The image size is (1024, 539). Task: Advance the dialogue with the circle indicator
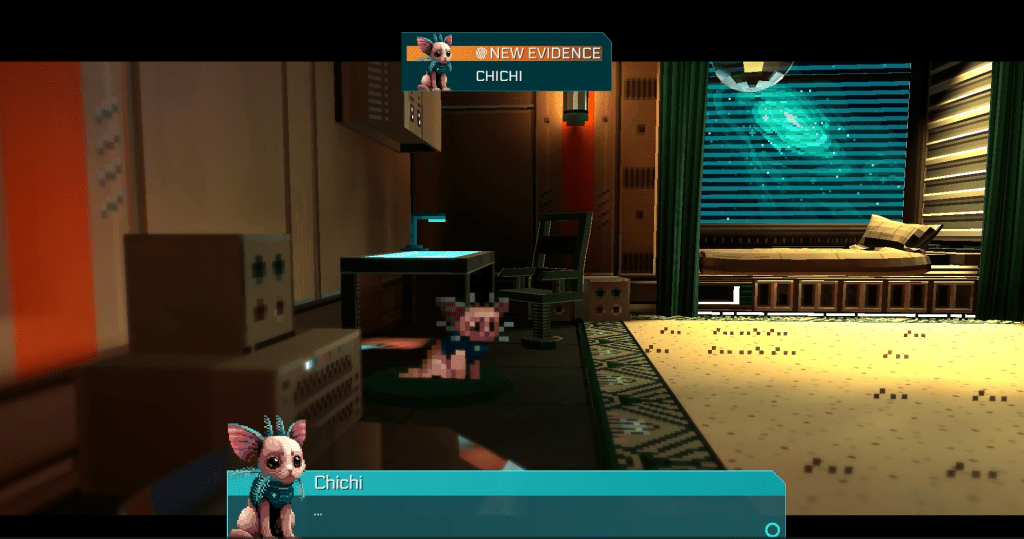tap(771, 529)
